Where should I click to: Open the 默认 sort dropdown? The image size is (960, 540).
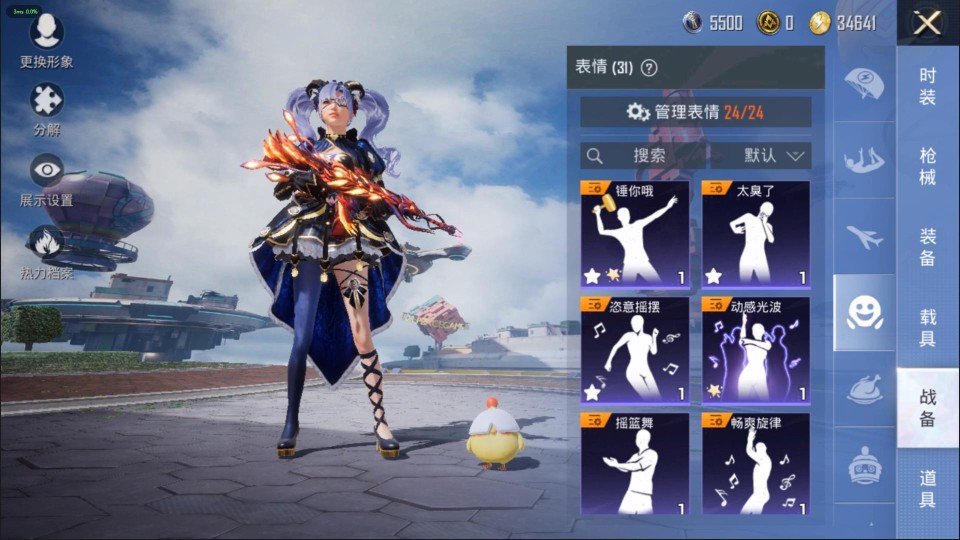click(774, 156)
